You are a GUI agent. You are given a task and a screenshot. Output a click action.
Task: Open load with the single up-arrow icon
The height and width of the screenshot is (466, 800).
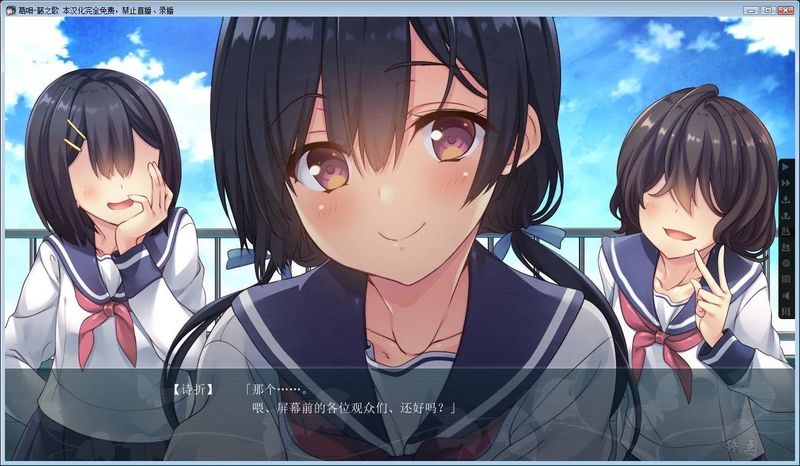tap(787, 214)
